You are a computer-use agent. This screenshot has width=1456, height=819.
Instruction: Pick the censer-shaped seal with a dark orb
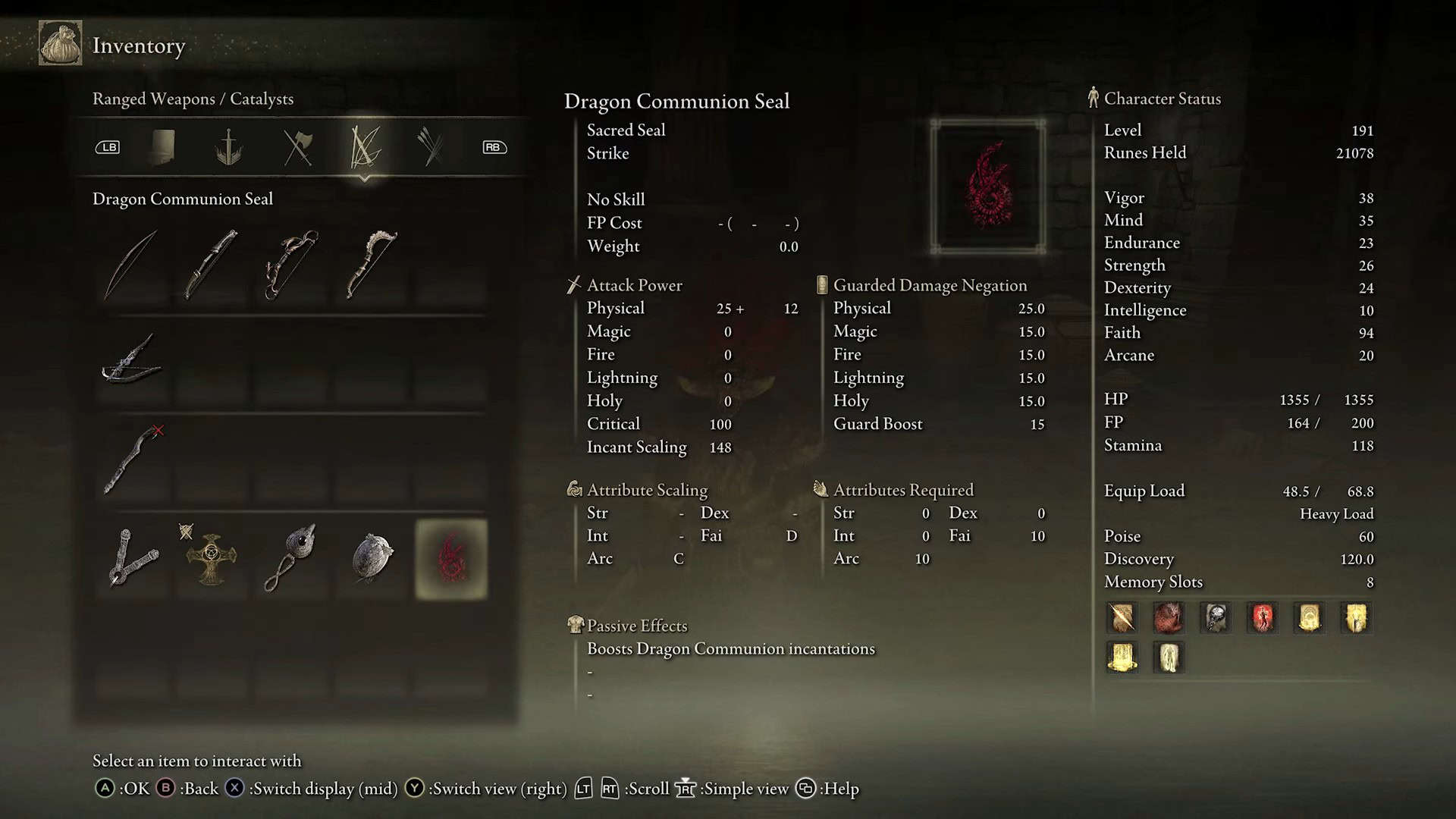pos(291,559)
